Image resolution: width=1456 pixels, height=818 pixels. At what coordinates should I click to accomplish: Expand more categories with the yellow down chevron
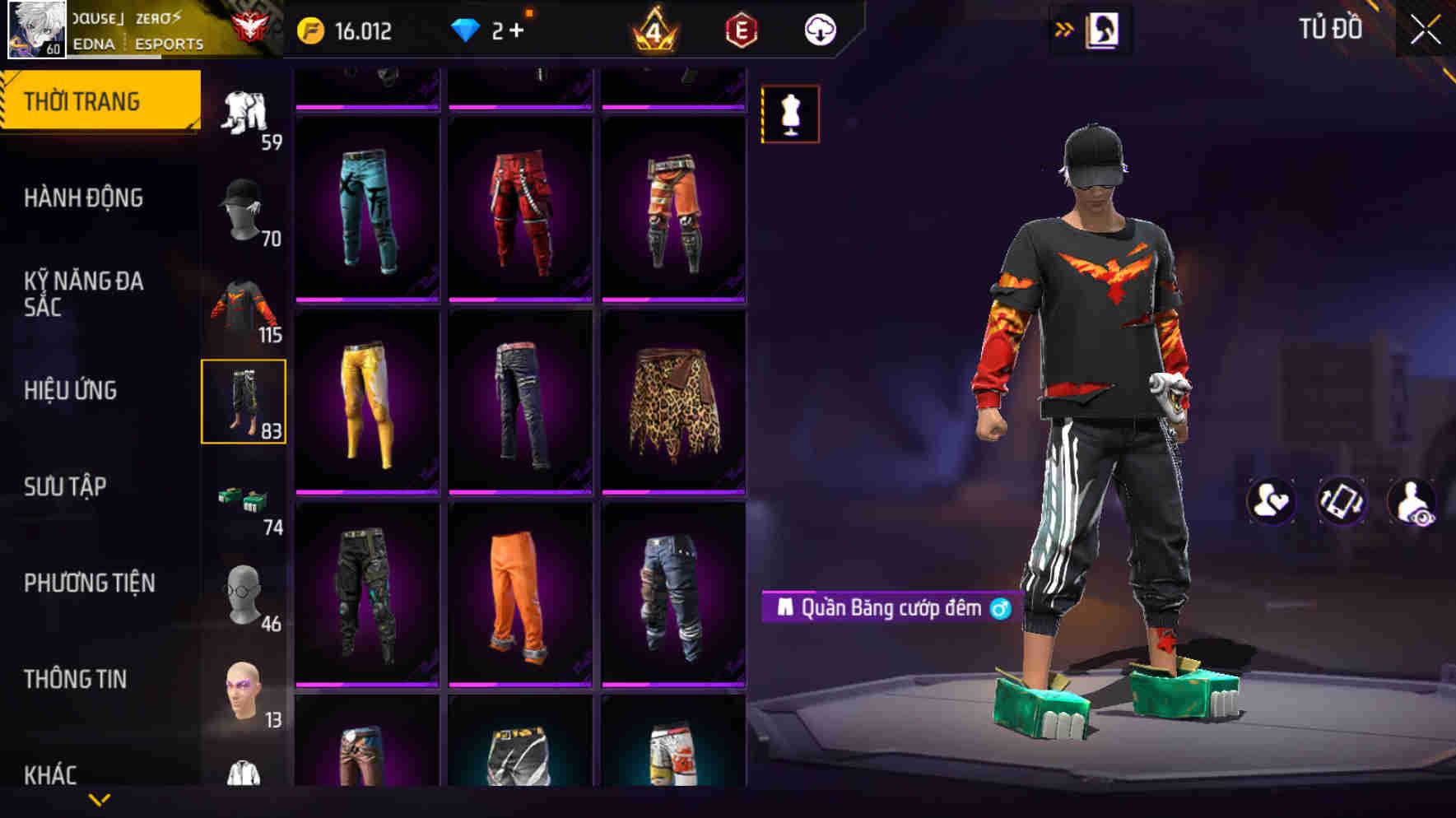99,799
